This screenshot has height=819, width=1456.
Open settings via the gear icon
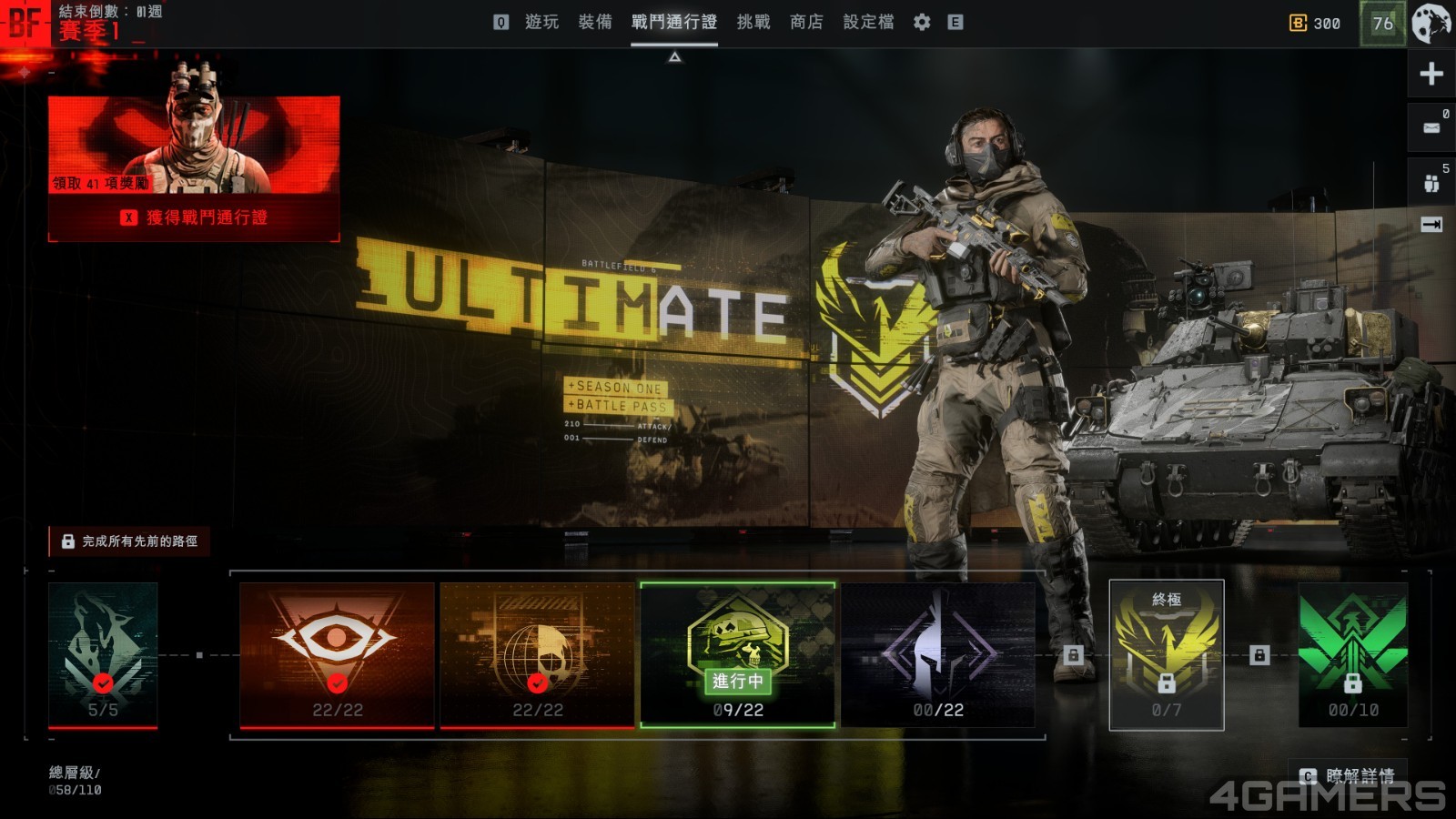(x=922, y=22)
